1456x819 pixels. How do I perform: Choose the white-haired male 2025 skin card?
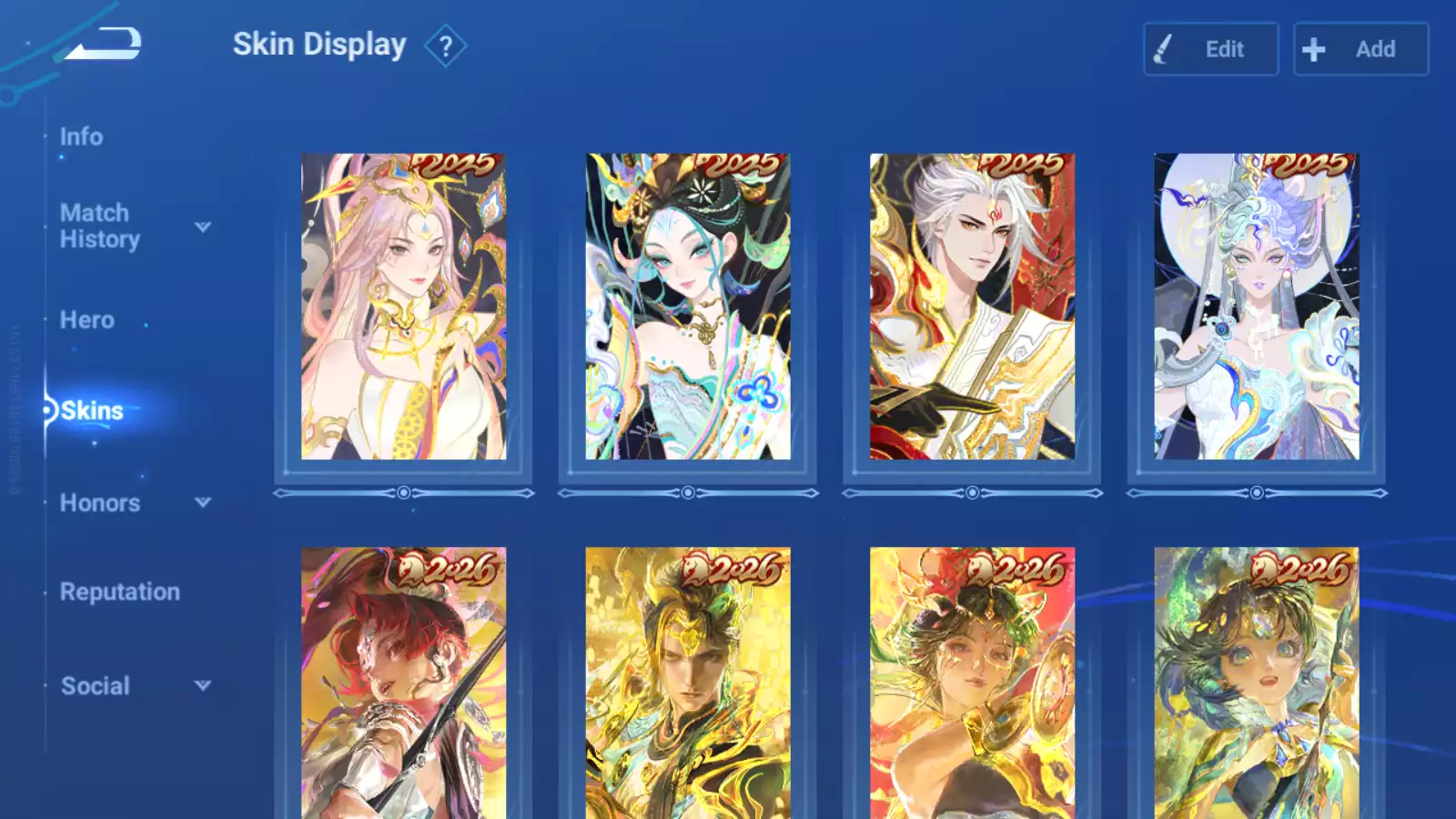point(972,307)
